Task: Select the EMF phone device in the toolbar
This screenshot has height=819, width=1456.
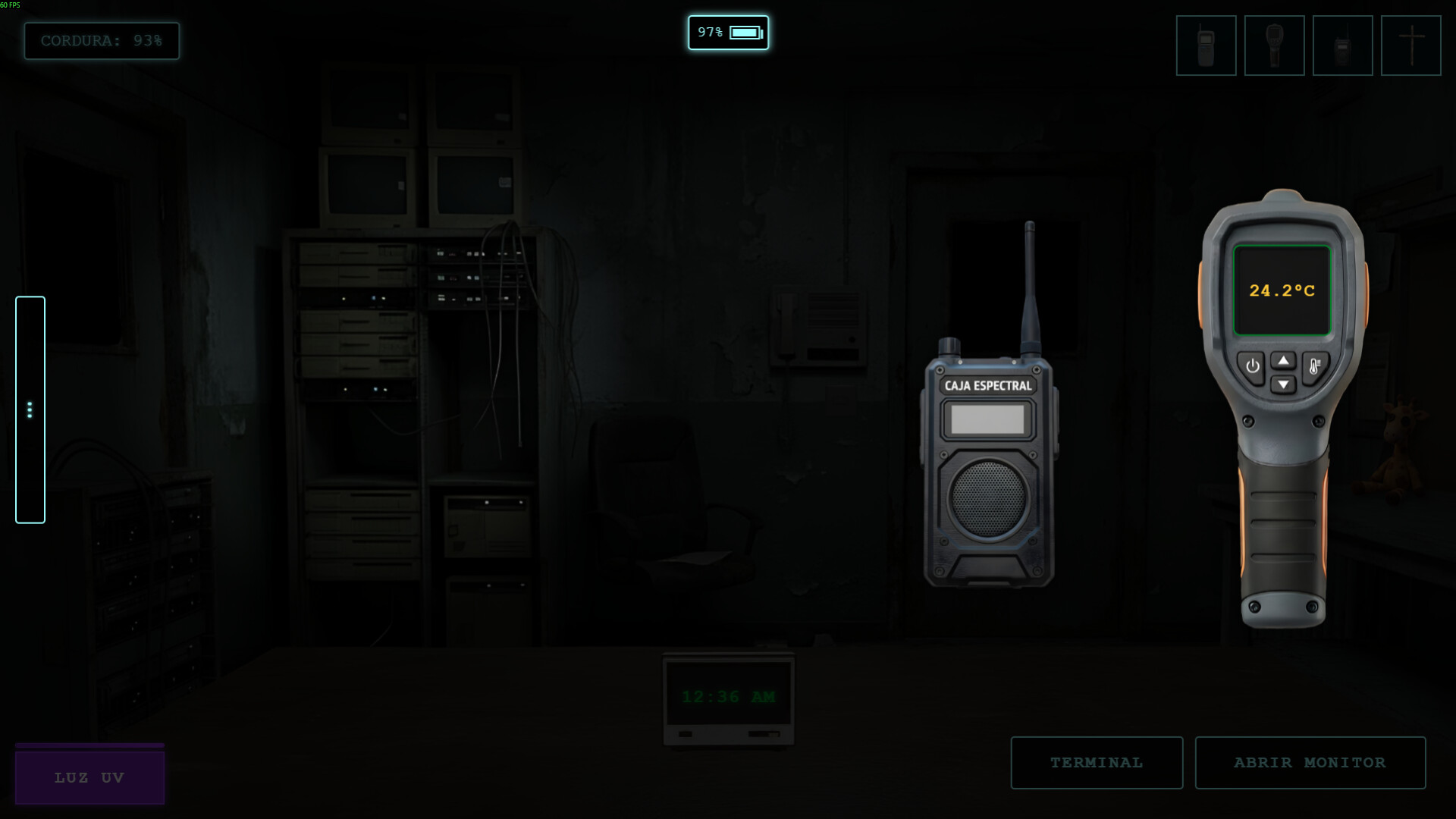Action: pyautogui.click(x=1206, y=45)
